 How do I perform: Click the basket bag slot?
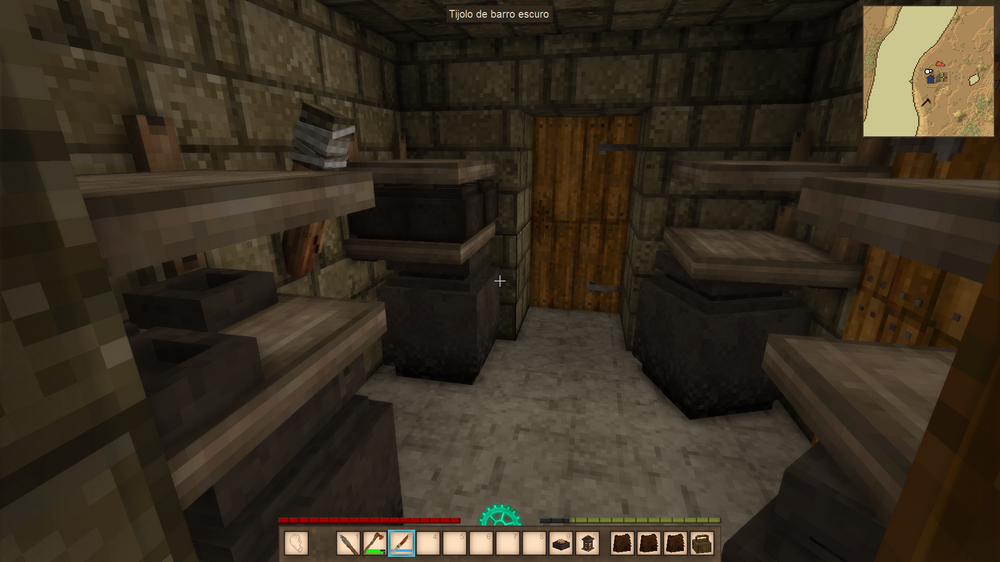coord(702,544)
